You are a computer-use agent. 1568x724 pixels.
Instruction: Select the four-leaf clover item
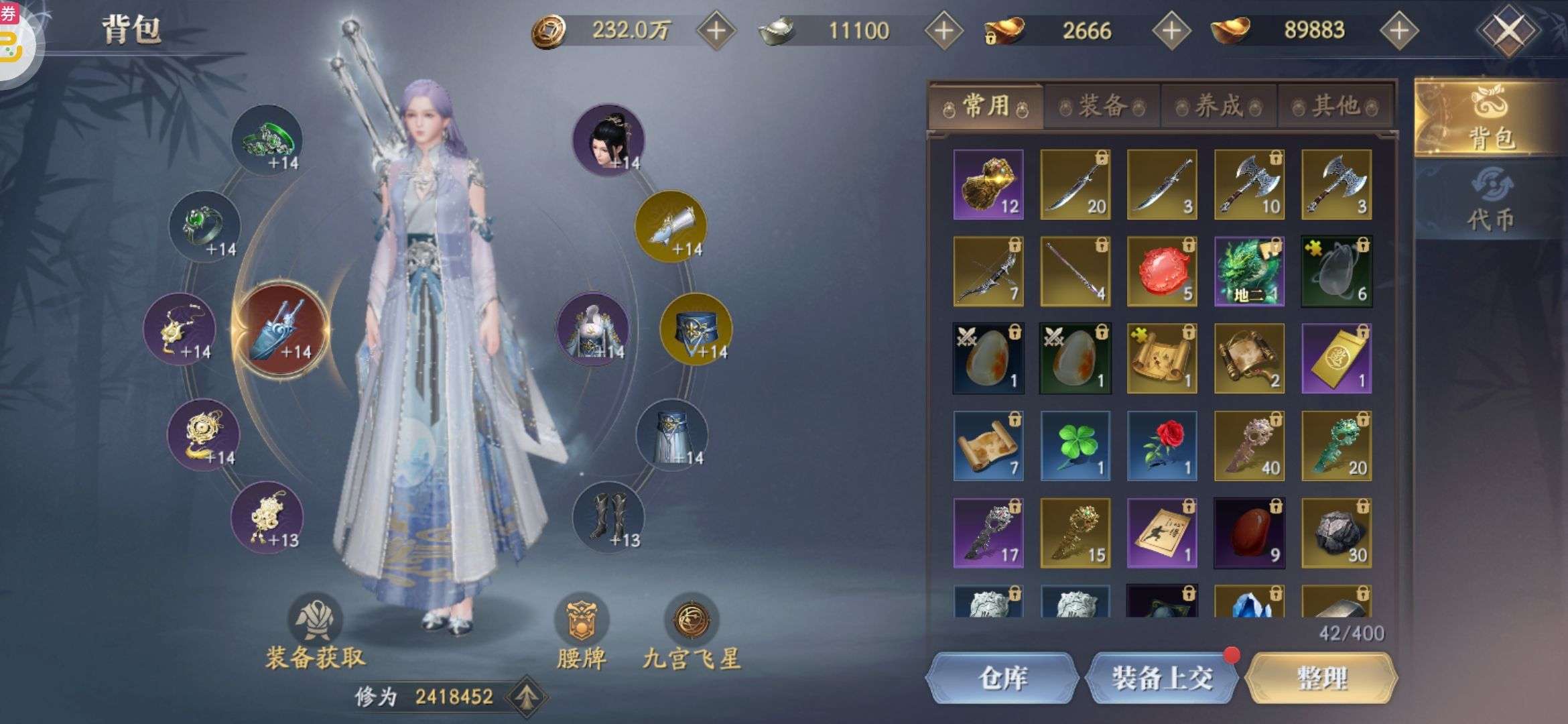pyautogui.click(x=1075, y=446)
